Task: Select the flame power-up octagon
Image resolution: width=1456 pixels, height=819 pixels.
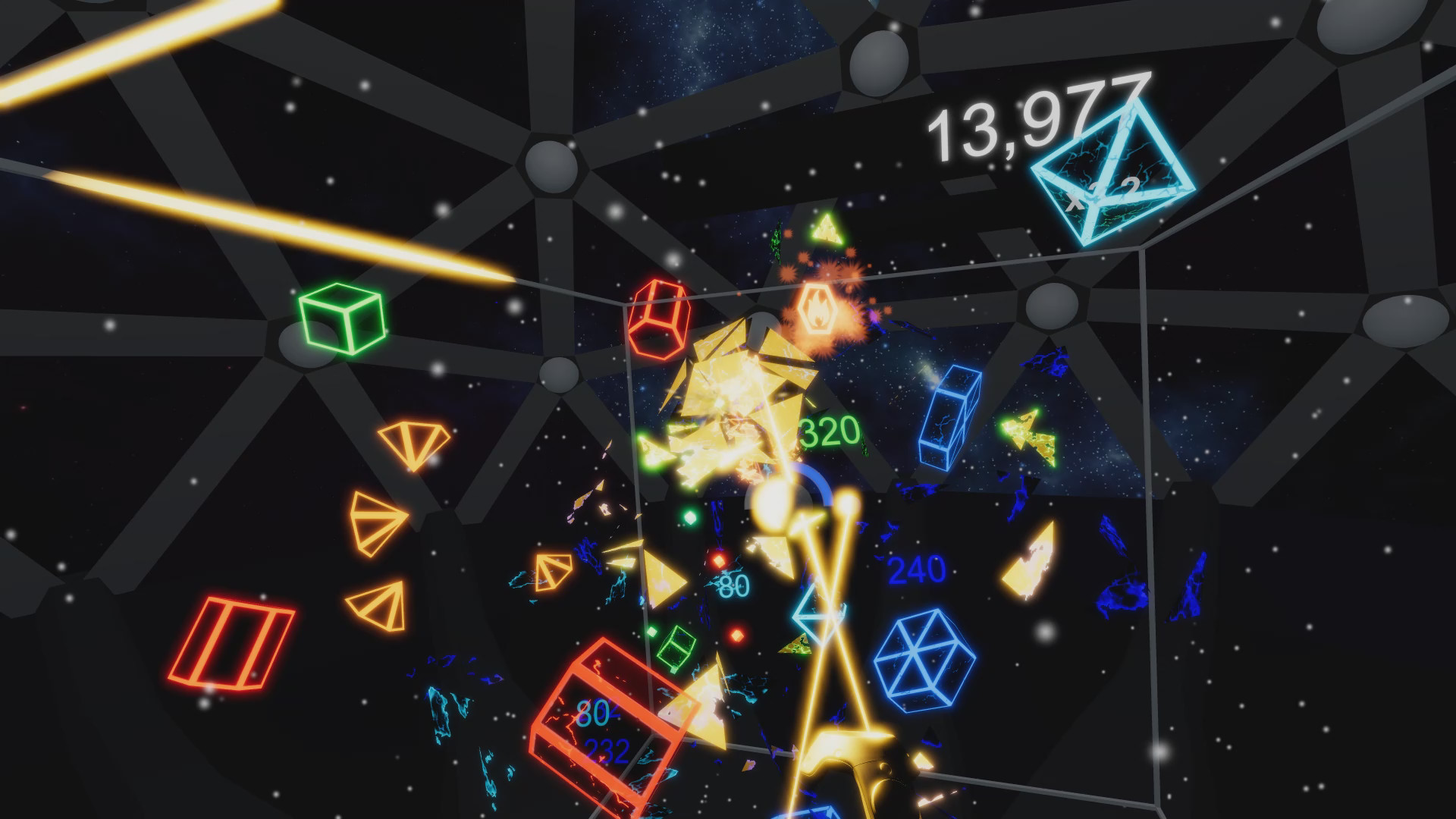Action: pyautogui.click(x=819, y=305)
